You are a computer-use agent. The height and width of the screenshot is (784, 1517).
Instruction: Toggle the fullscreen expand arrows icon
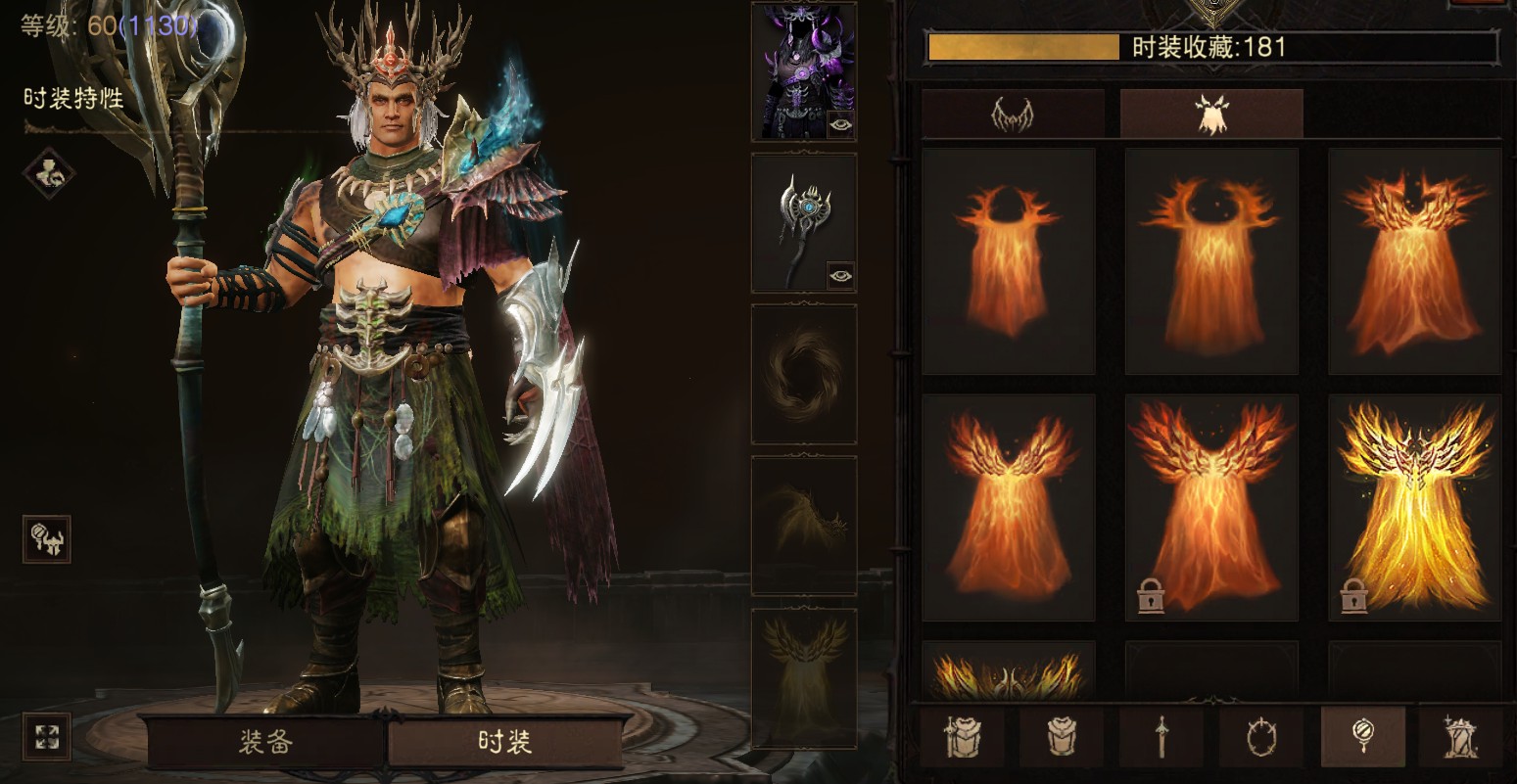(x=46, y=737)
